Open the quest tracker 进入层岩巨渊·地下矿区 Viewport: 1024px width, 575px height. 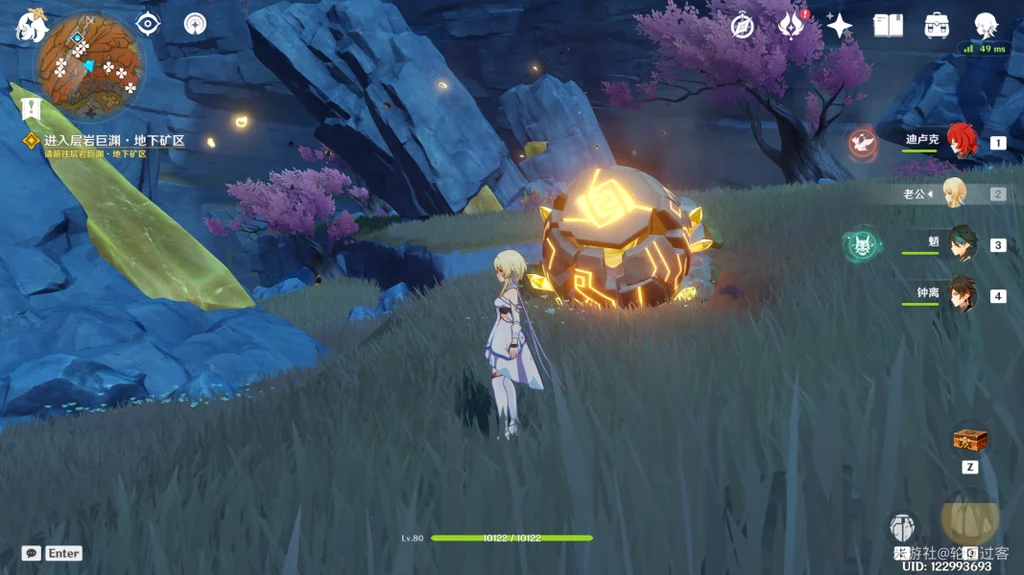114,141
